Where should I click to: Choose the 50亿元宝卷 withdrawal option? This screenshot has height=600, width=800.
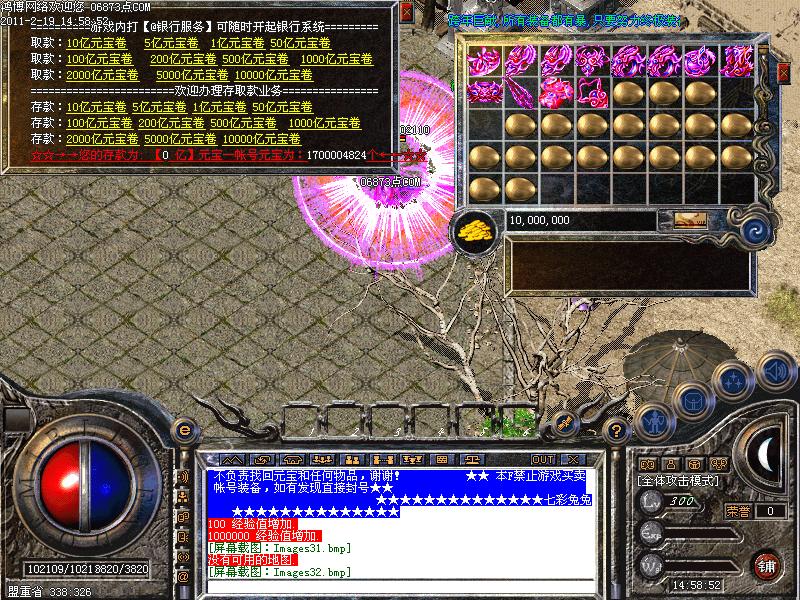pyautogui.click(x=296, y=44)
